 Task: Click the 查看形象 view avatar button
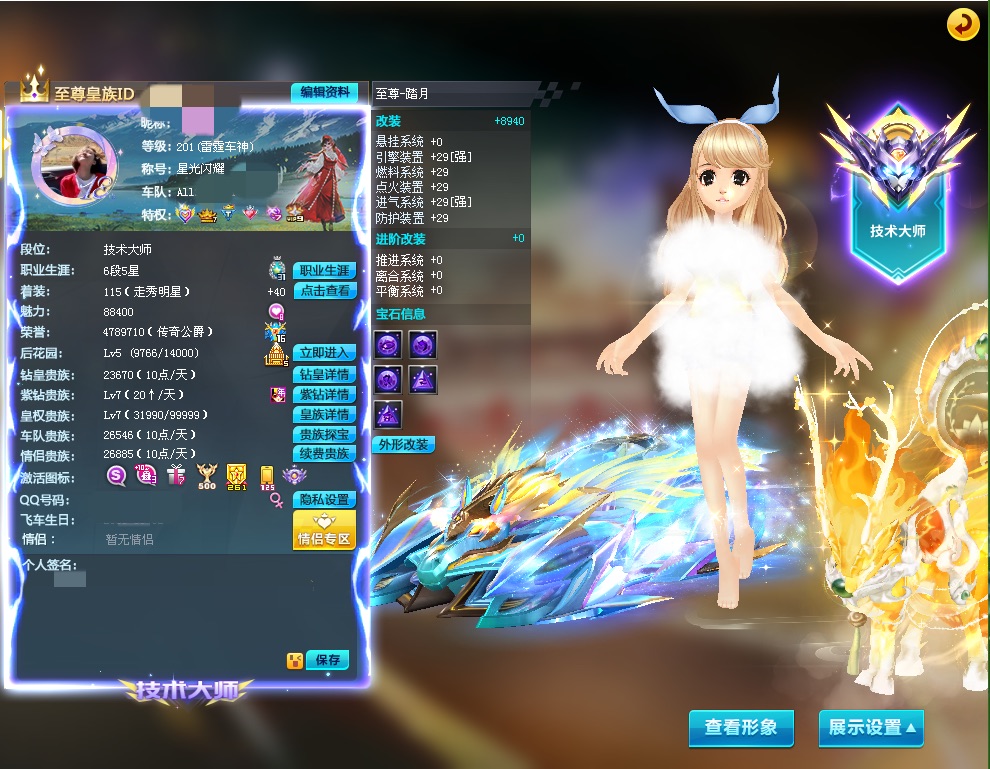[x=740, y=728]
